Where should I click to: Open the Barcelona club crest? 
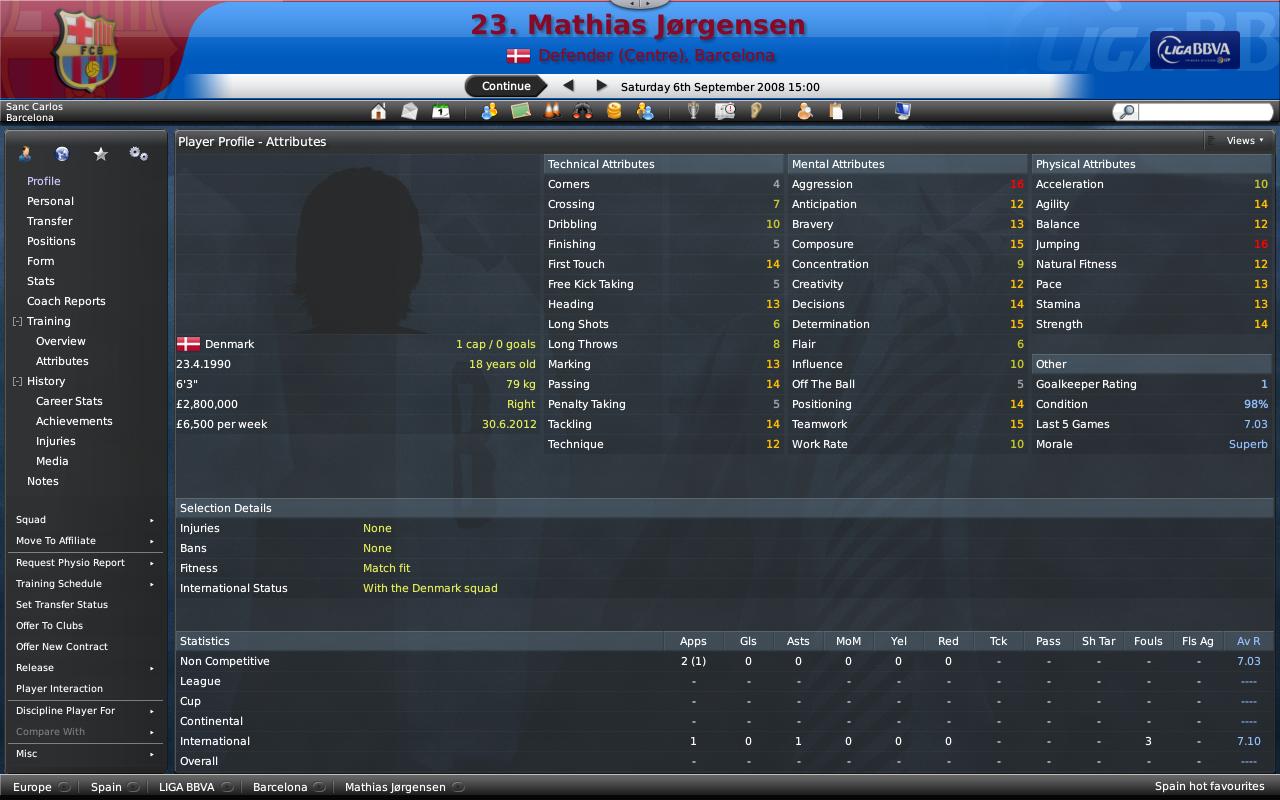84,50
